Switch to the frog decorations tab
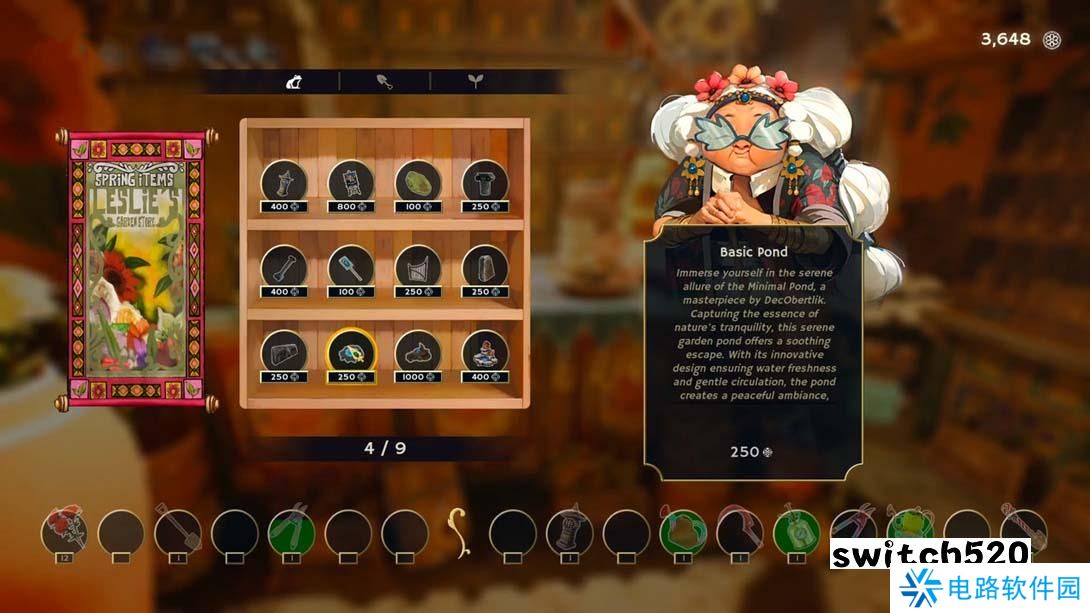The height and width of the screenshot is (613, 1090). click(294, 82)
